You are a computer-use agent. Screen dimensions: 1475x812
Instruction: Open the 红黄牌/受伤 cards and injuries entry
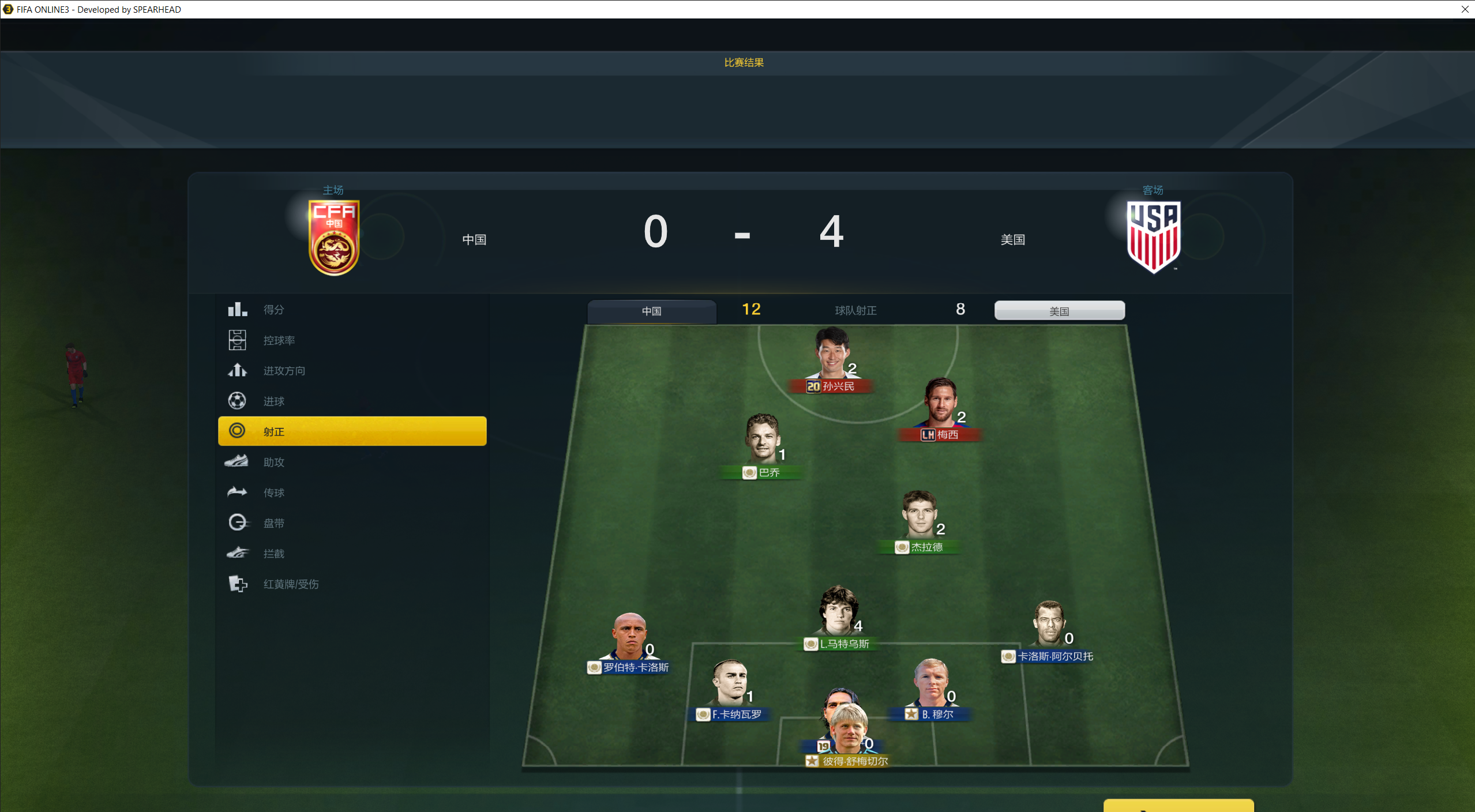[291, 584]
